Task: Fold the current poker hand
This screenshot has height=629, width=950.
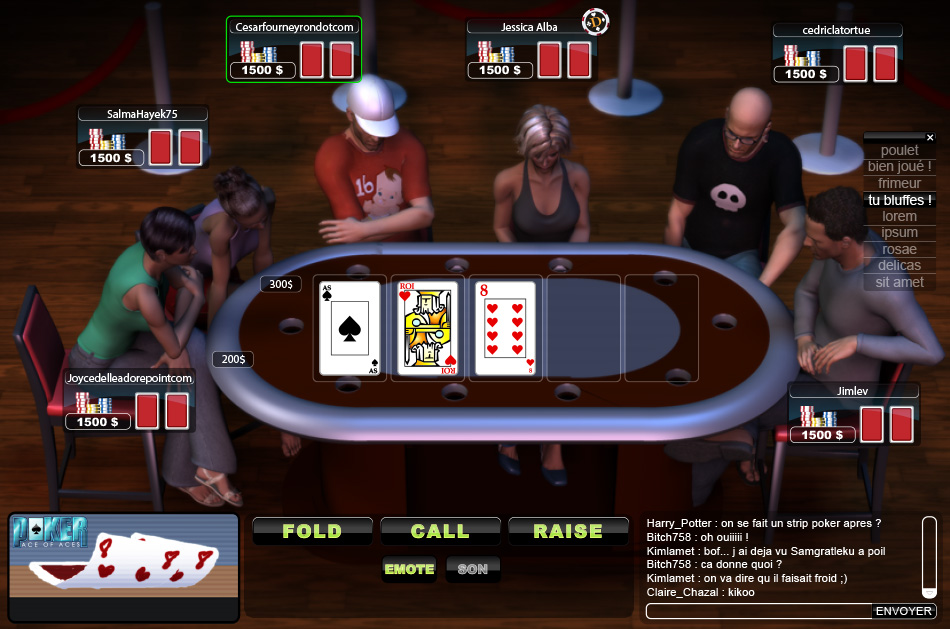Action: coord(312,531)
